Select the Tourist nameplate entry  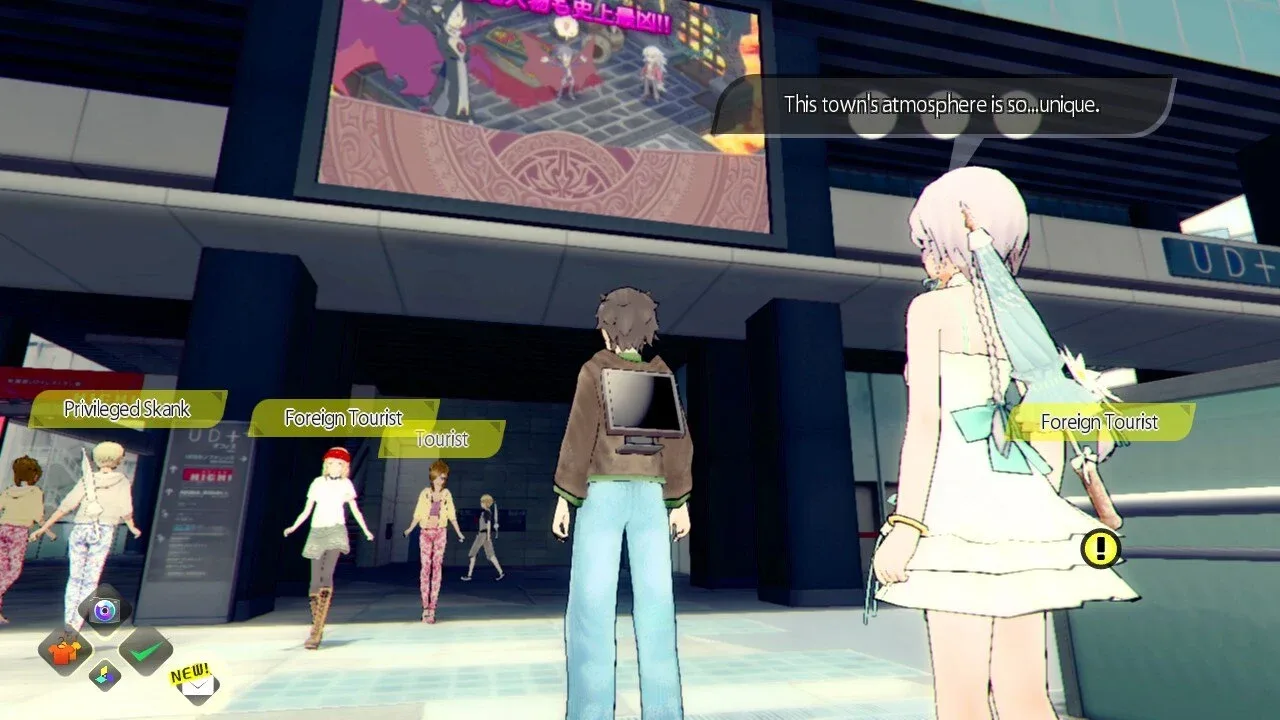point(442,439)
